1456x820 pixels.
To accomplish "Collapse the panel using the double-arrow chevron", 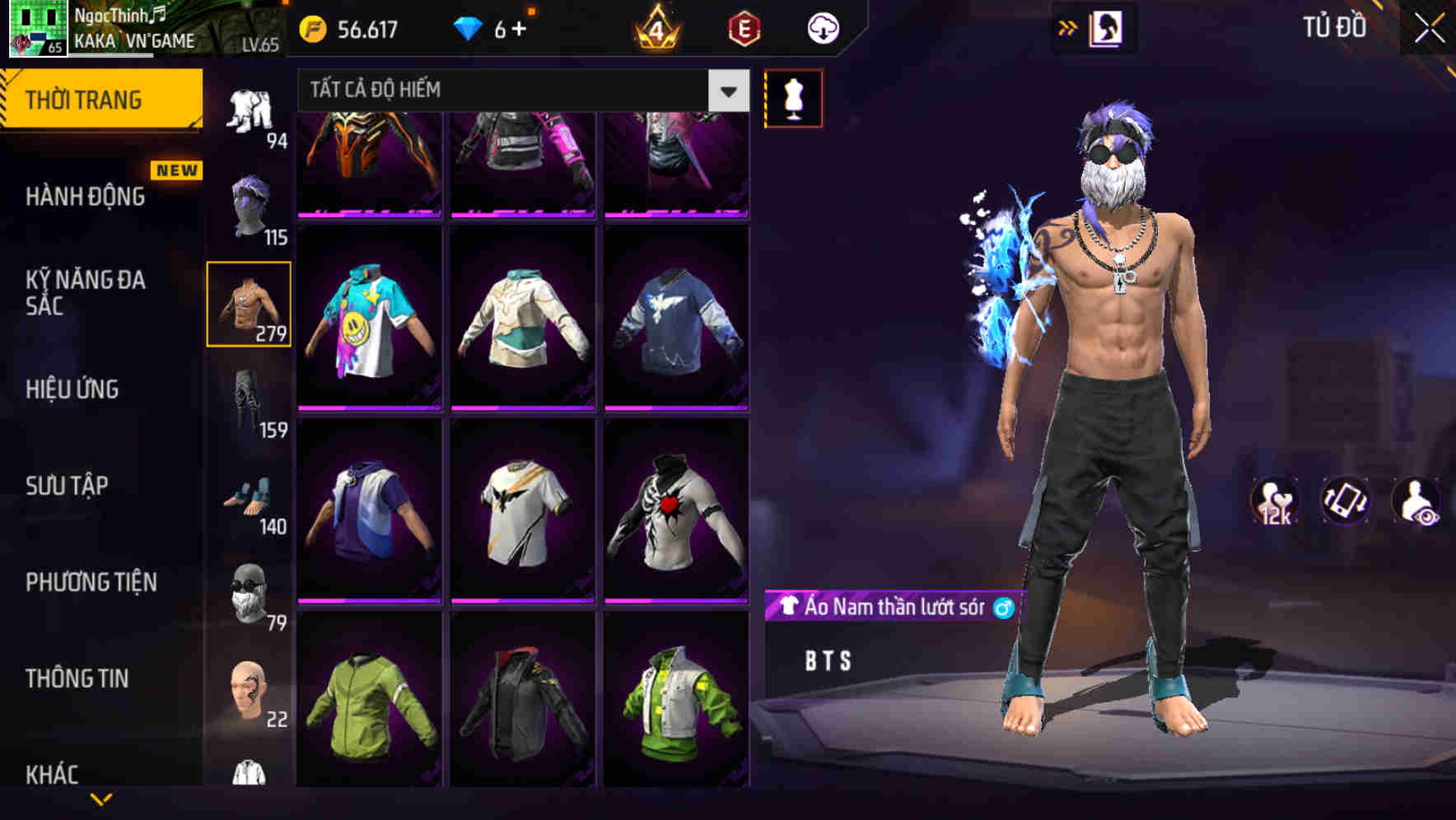I will 1069,26.
